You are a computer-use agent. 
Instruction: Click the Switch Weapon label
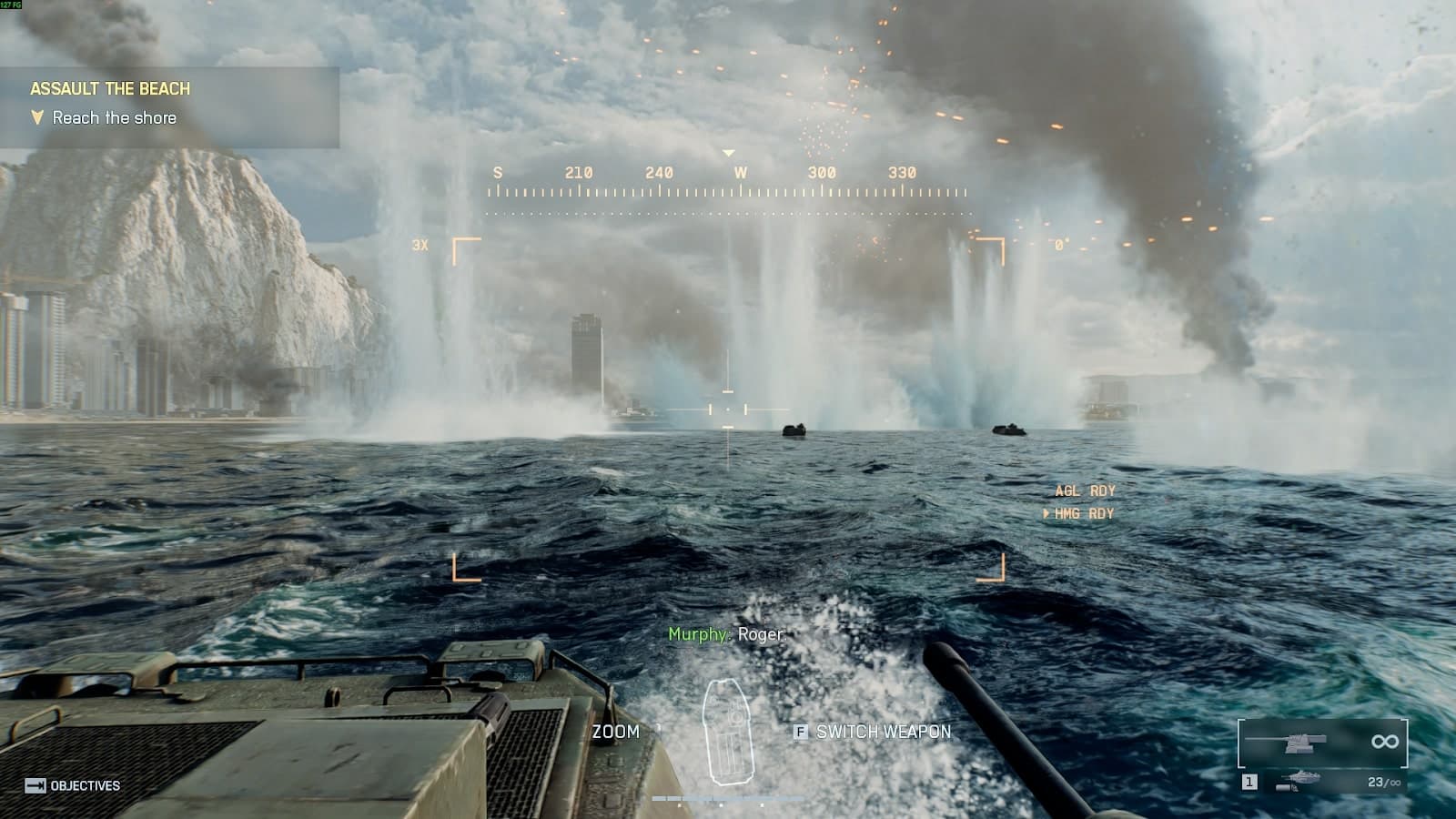point(883,732)
